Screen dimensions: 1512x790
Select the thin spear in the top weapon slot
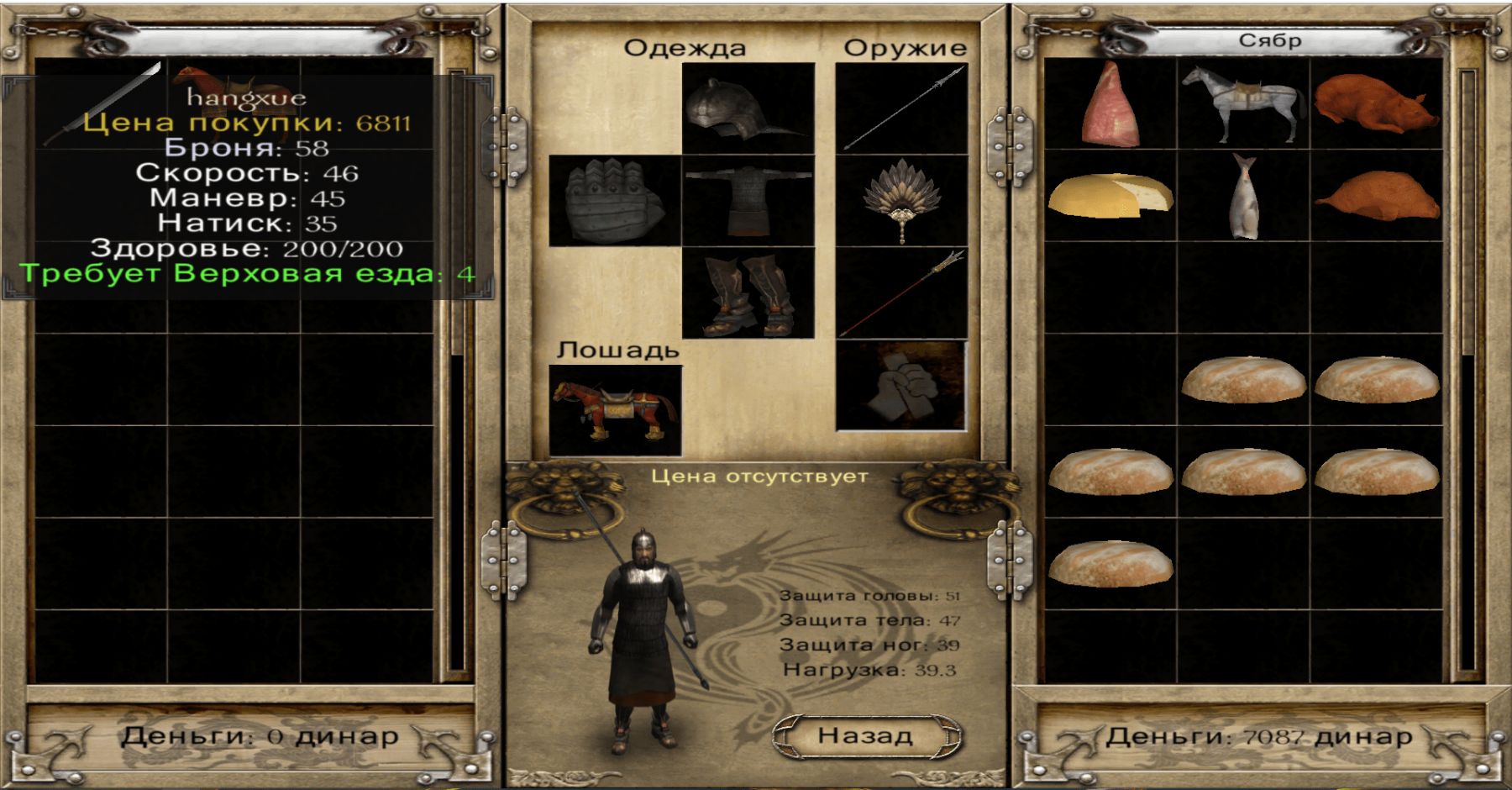tap(902, 108)
